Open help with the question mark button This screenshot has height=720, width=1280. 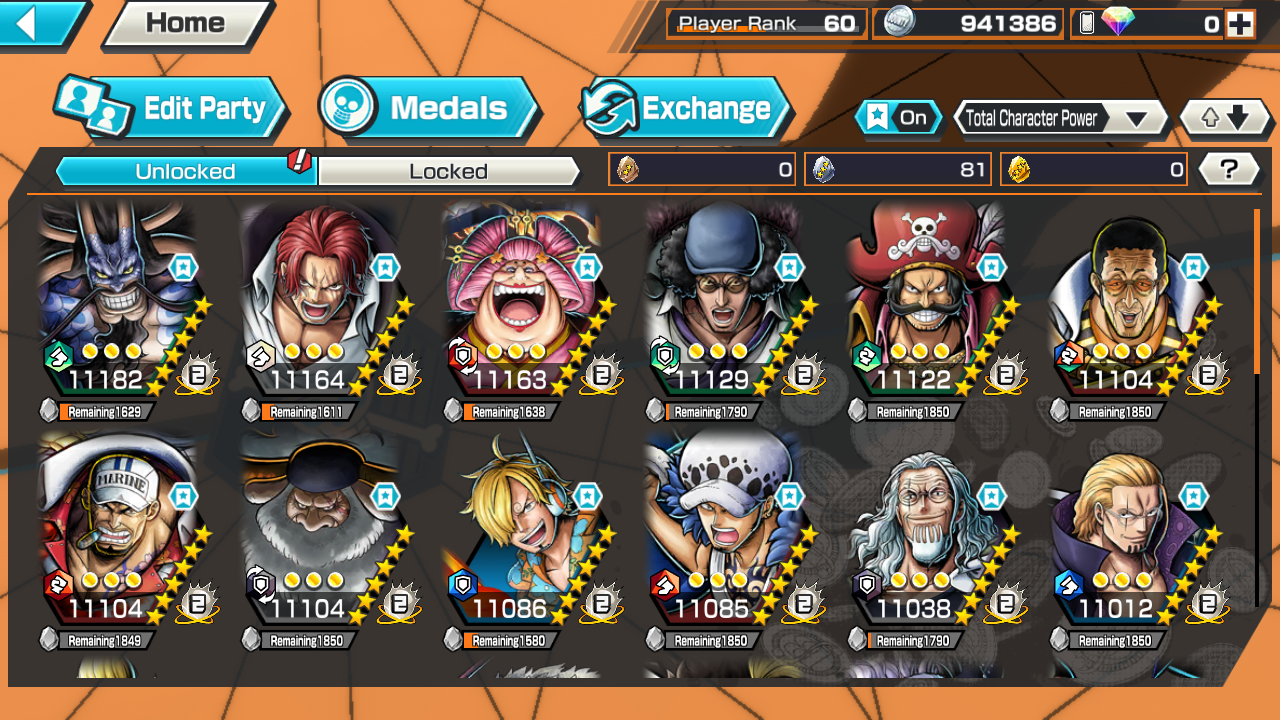[x=1228, y=170]
